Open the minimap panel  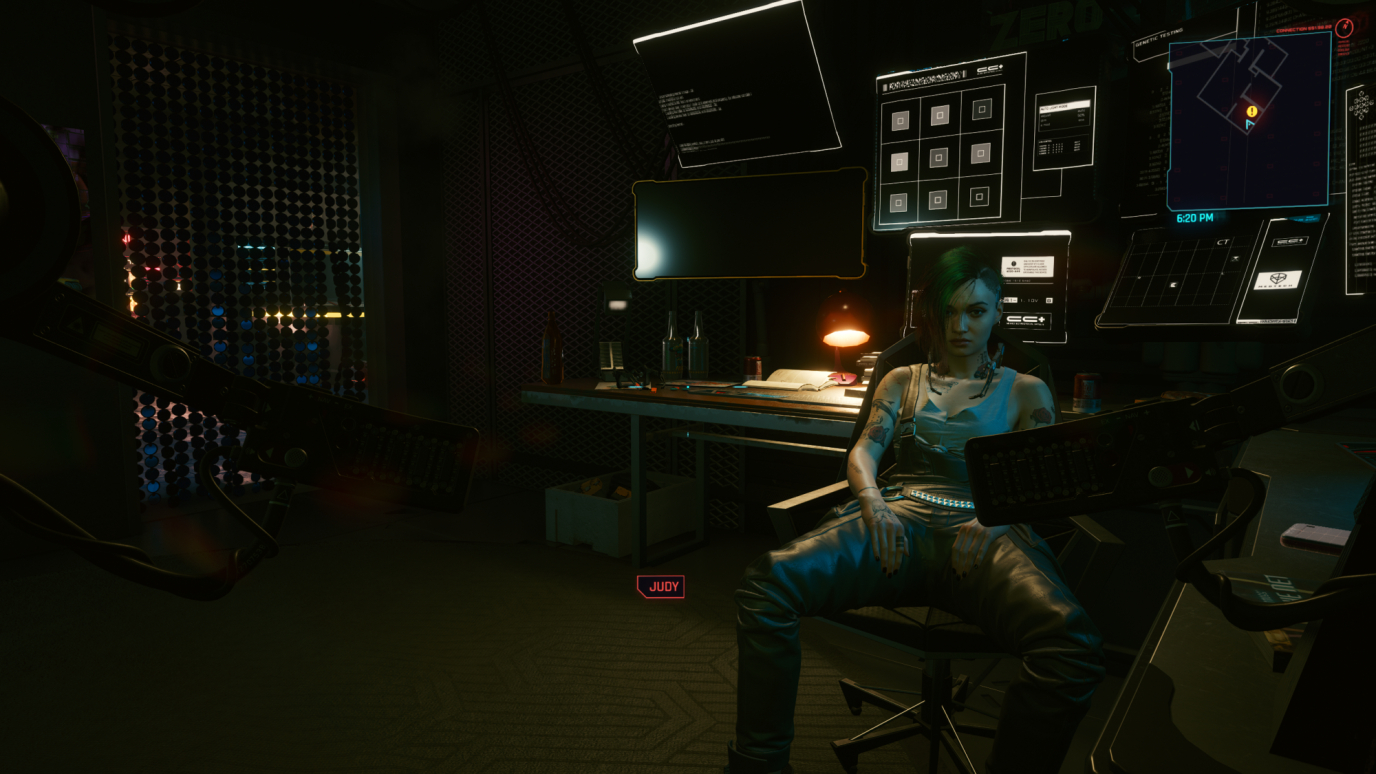pyautogui.click(x=1248, y=121)
